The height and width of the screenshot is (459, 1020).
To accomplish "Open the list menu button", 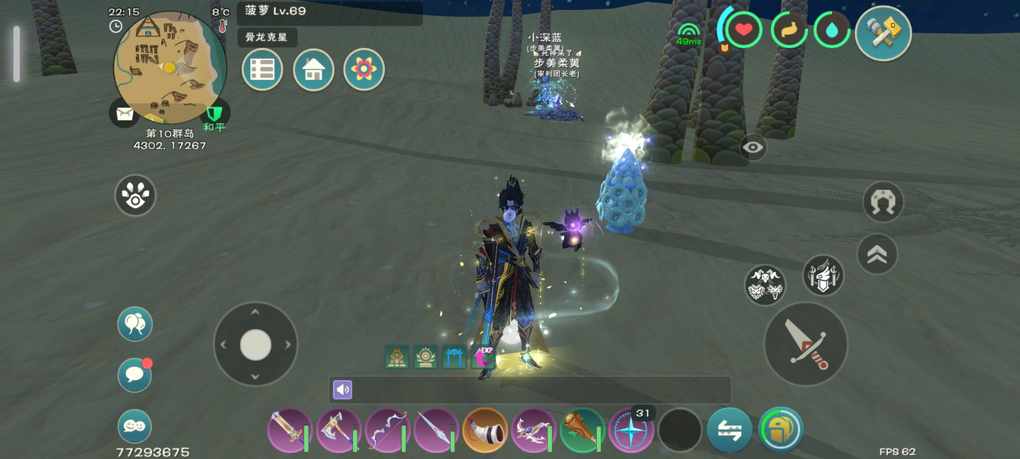I will pos(262,69).
